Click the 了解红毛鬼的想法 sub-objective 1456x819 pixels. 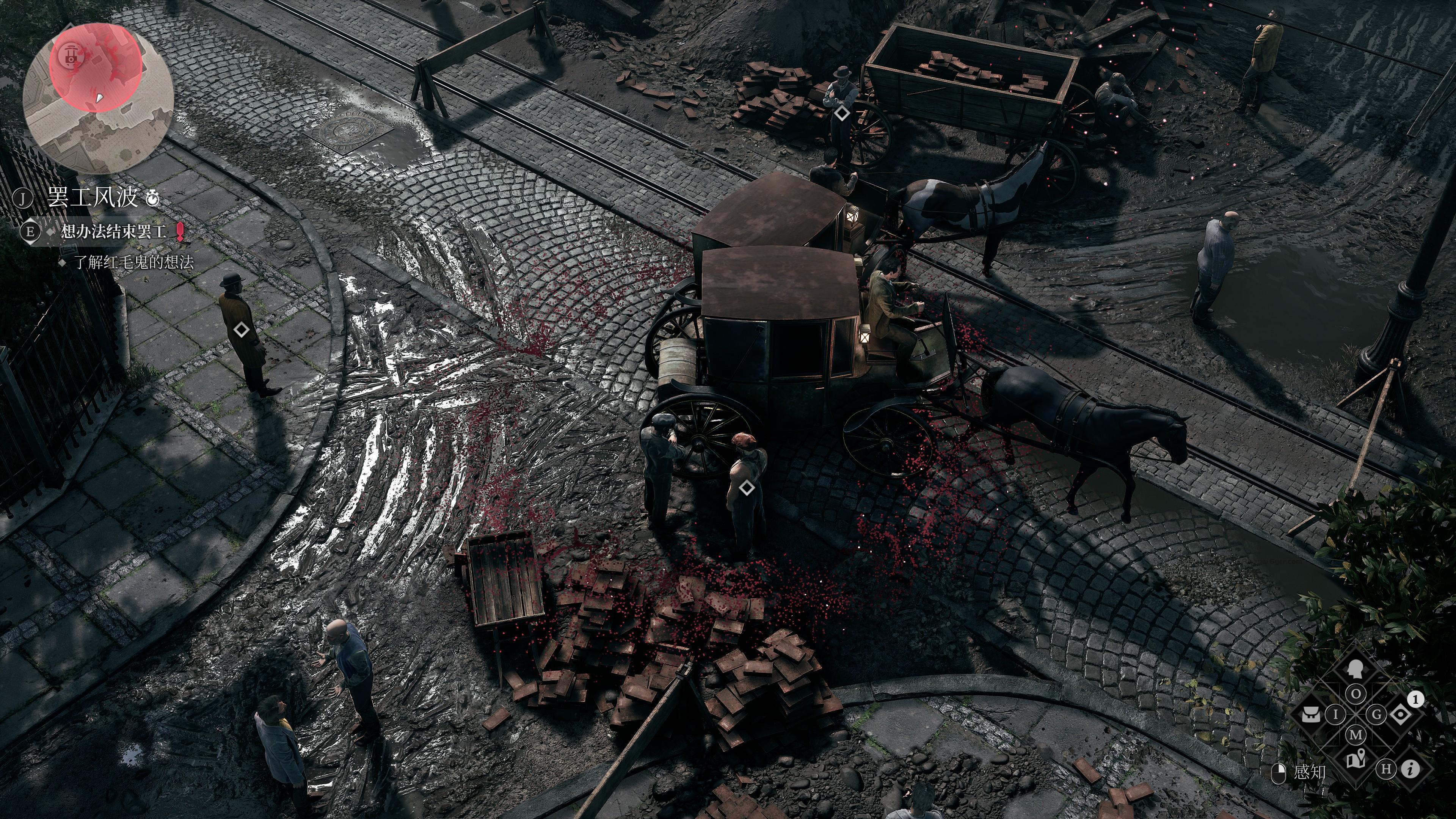(134, 262)
